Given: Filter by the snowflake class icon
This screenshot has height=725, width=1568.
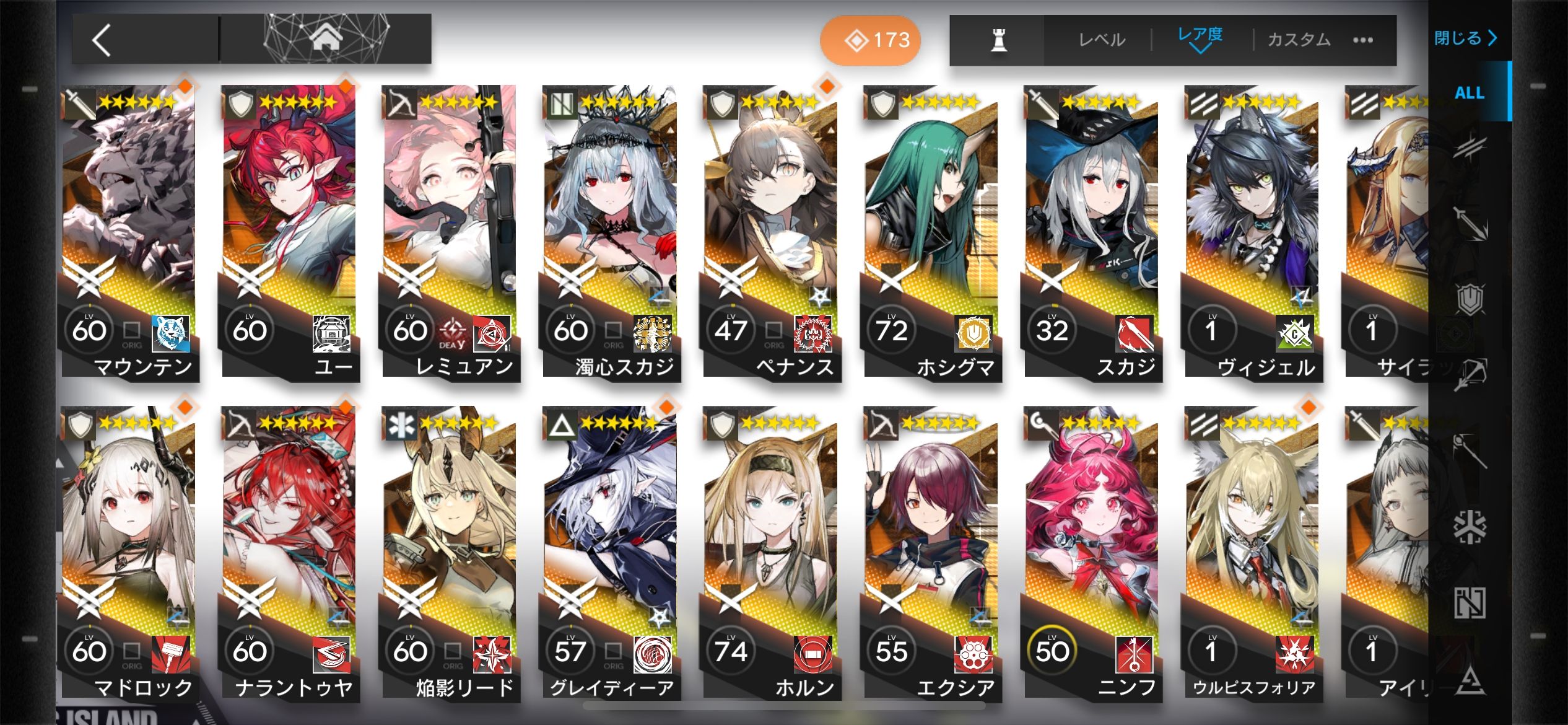Looking at the screenshot, I should (1470, 527).
